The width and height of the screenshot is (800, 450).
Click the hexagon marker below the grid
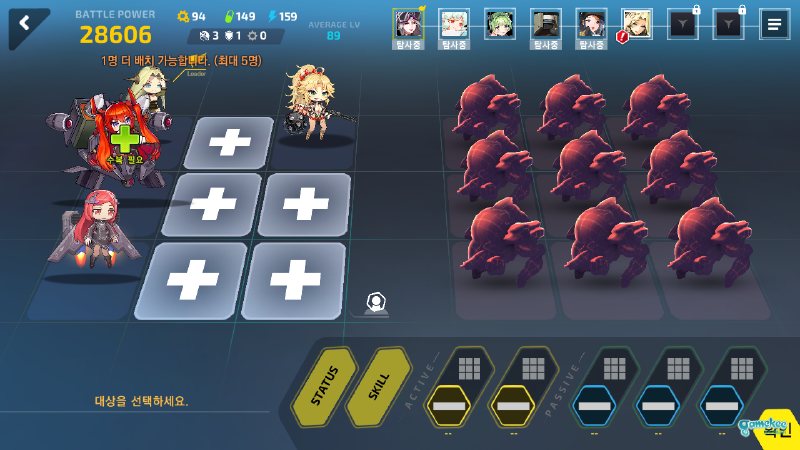pos(375,301)
